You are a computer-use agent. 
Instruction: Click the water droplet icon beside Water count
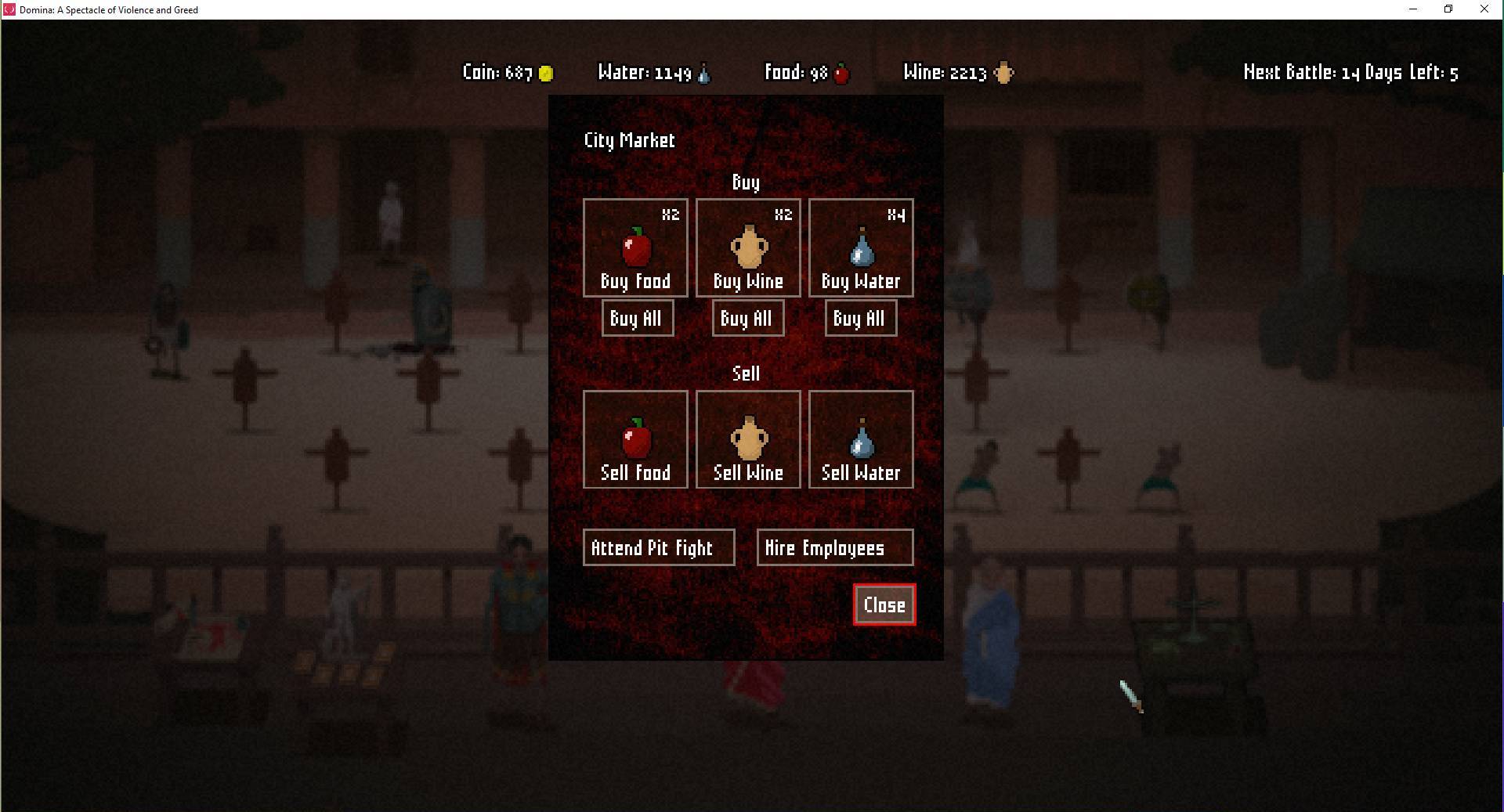click(703, 73)
